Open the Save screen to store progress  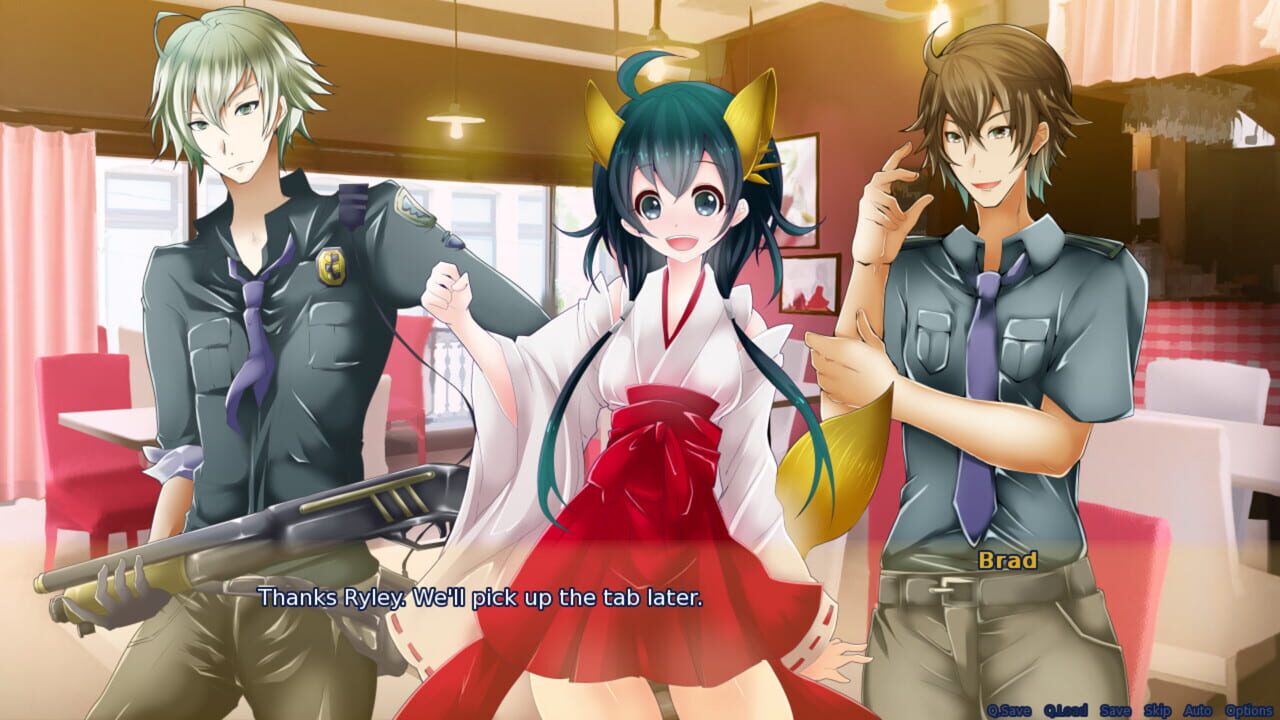[x=1115, y=710]
